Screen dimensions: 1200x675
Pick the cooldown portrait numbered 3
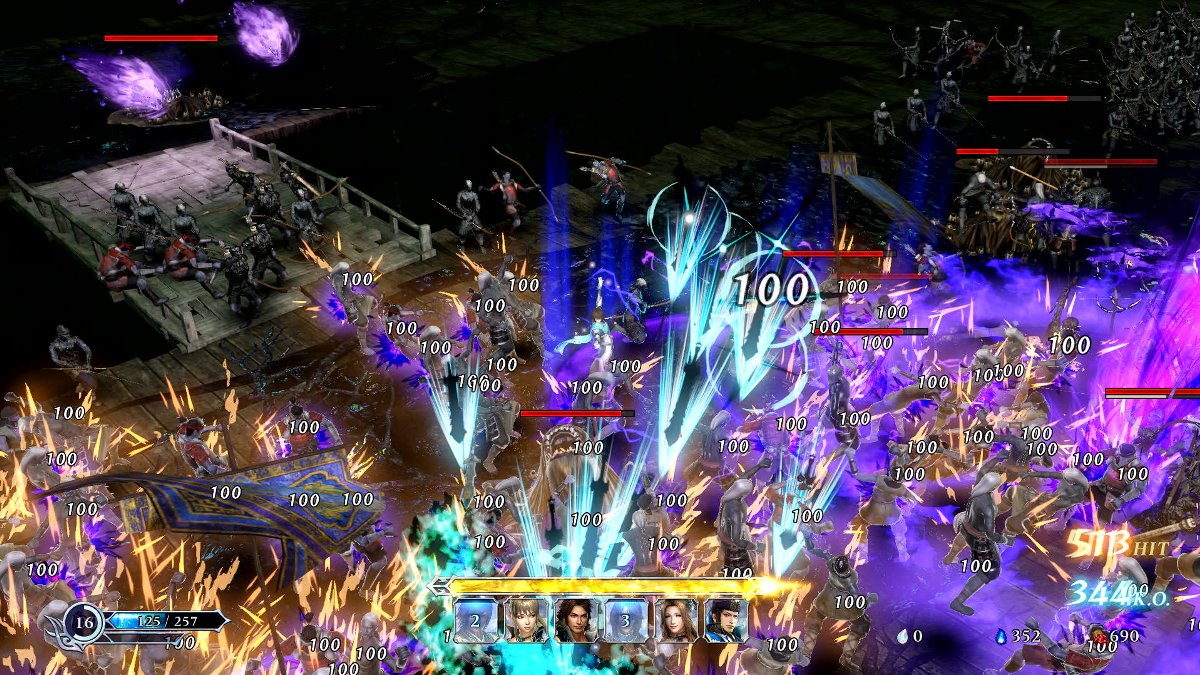tap(626, 620)
